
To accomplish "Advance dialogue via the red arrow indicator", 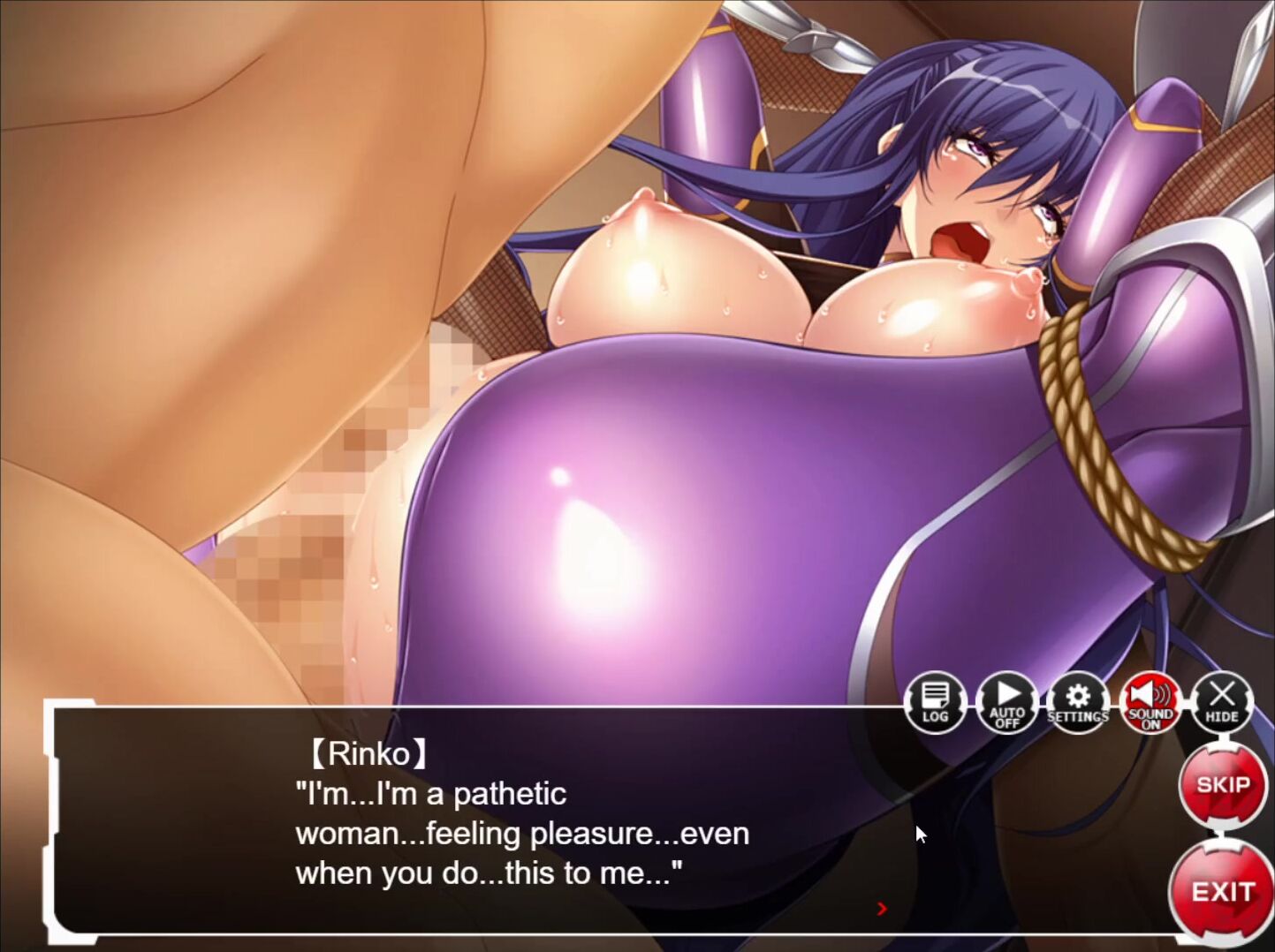I will pos(882,909).
